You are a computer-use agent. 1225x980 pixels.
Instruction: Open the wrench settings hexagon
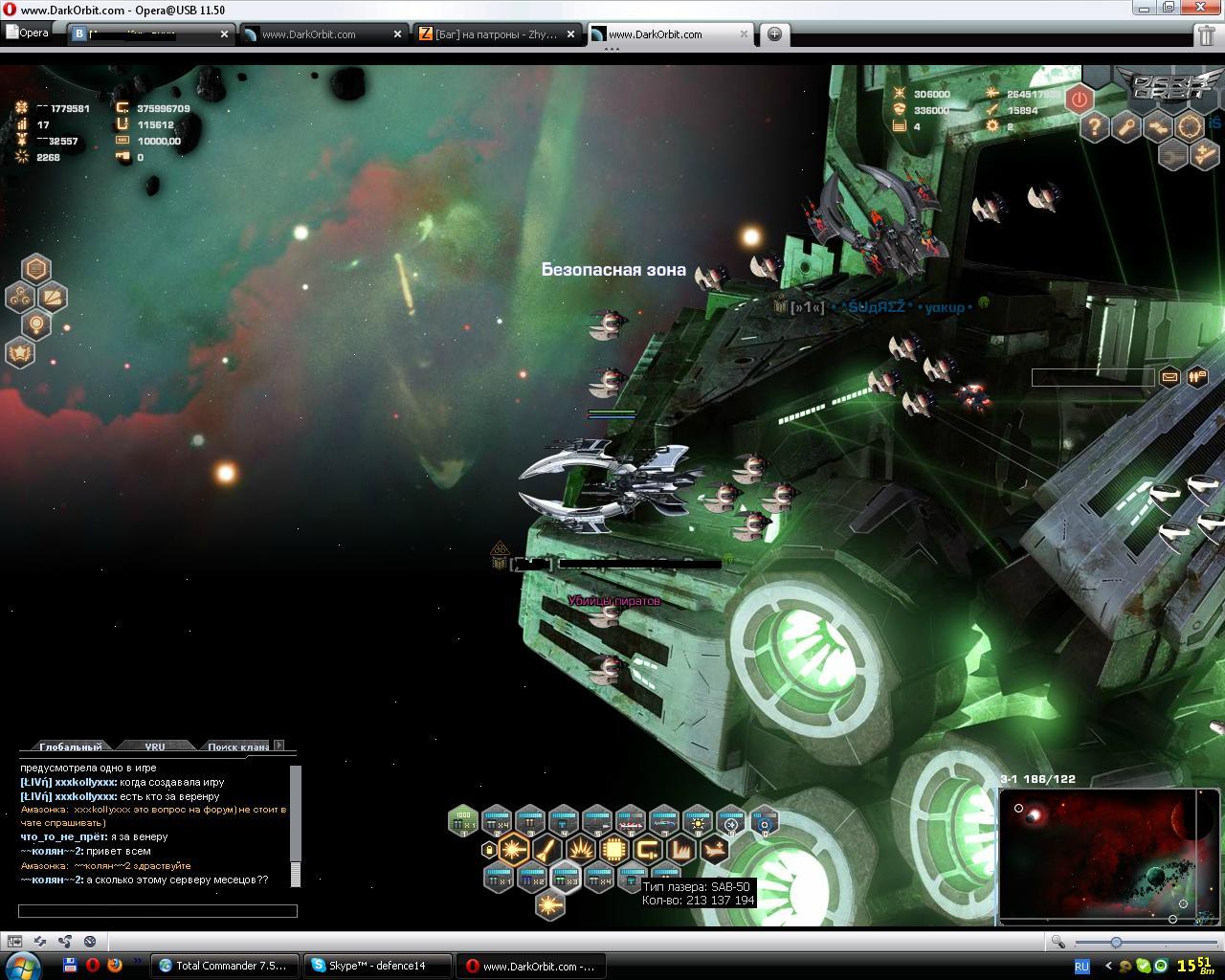(x=1126, y=126)
